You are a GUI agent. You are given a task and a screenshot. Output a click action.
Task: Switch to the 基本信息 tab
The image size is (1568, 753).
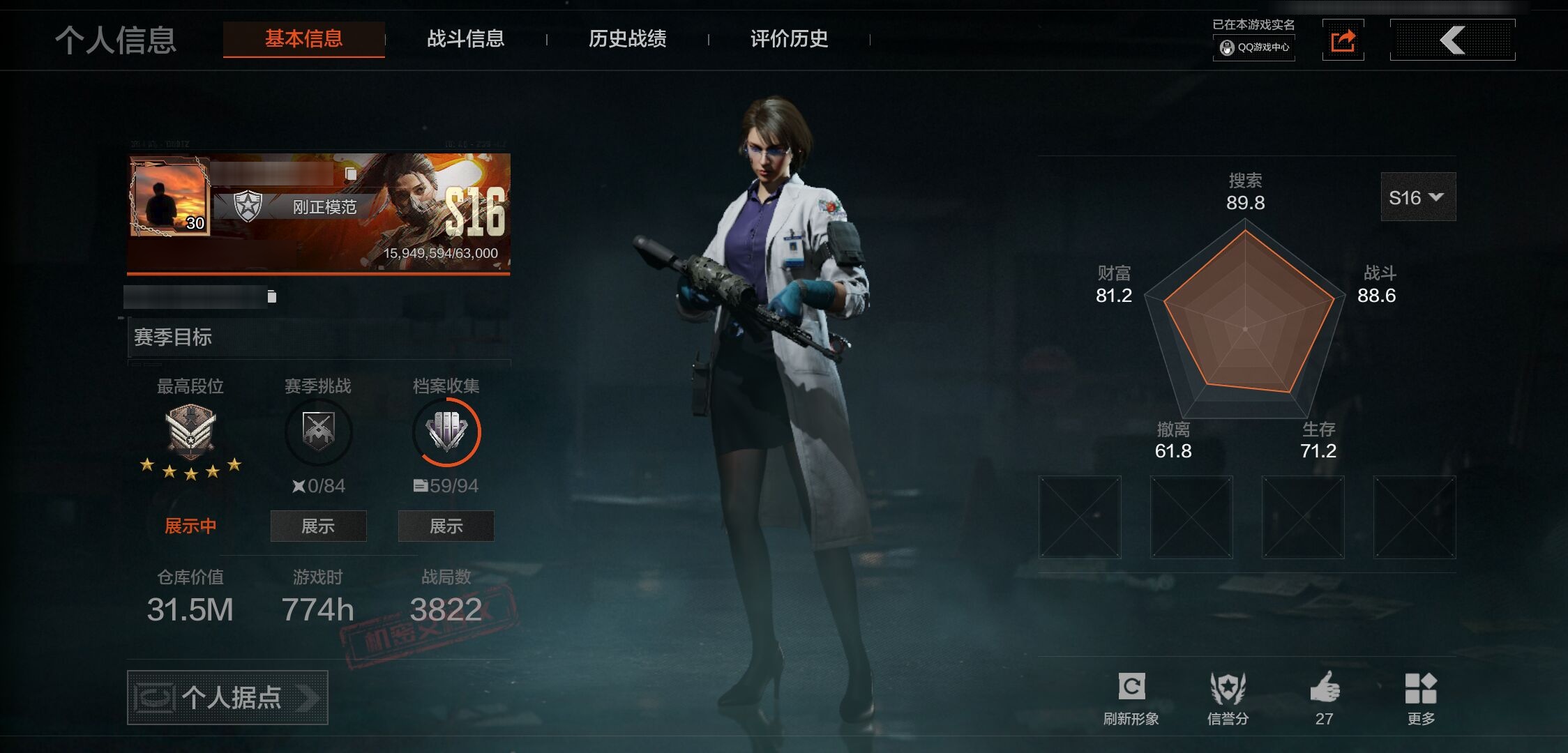point(303,38)
